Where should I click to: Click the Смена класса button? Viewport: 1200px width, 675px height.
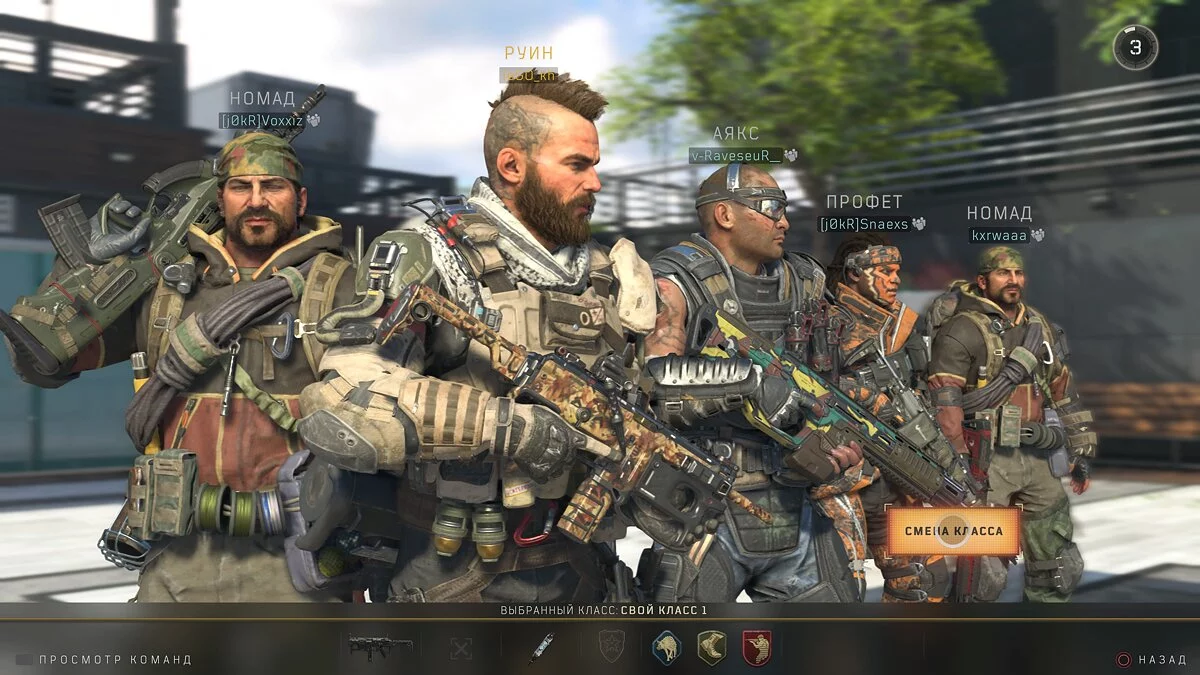[953, 531]
